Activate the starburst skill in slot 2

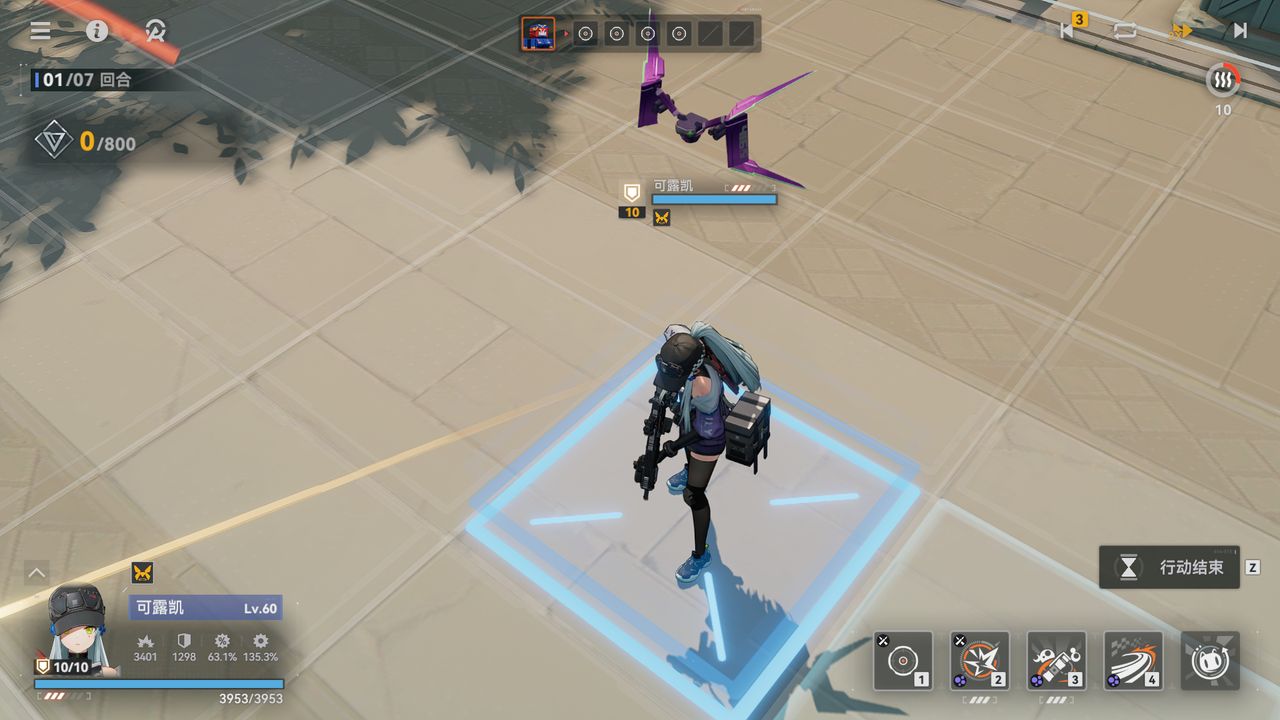[x=980, y=661]
